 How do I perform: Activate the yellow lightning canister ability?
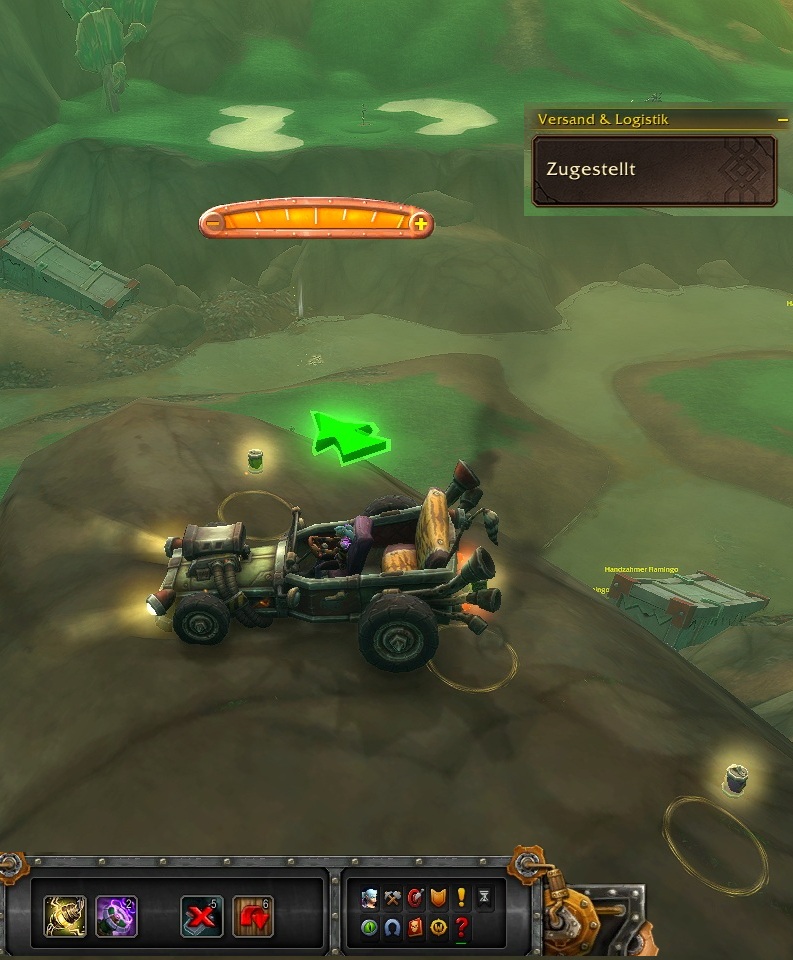[x=65, y=916]
